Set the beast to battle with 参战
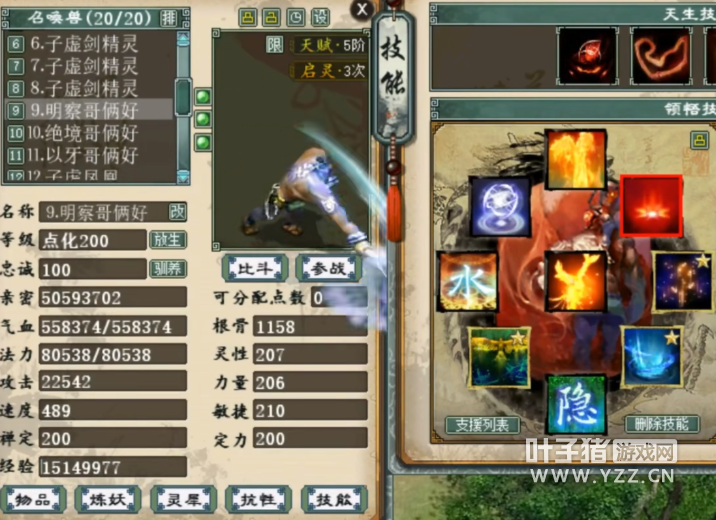 (327, 268)
